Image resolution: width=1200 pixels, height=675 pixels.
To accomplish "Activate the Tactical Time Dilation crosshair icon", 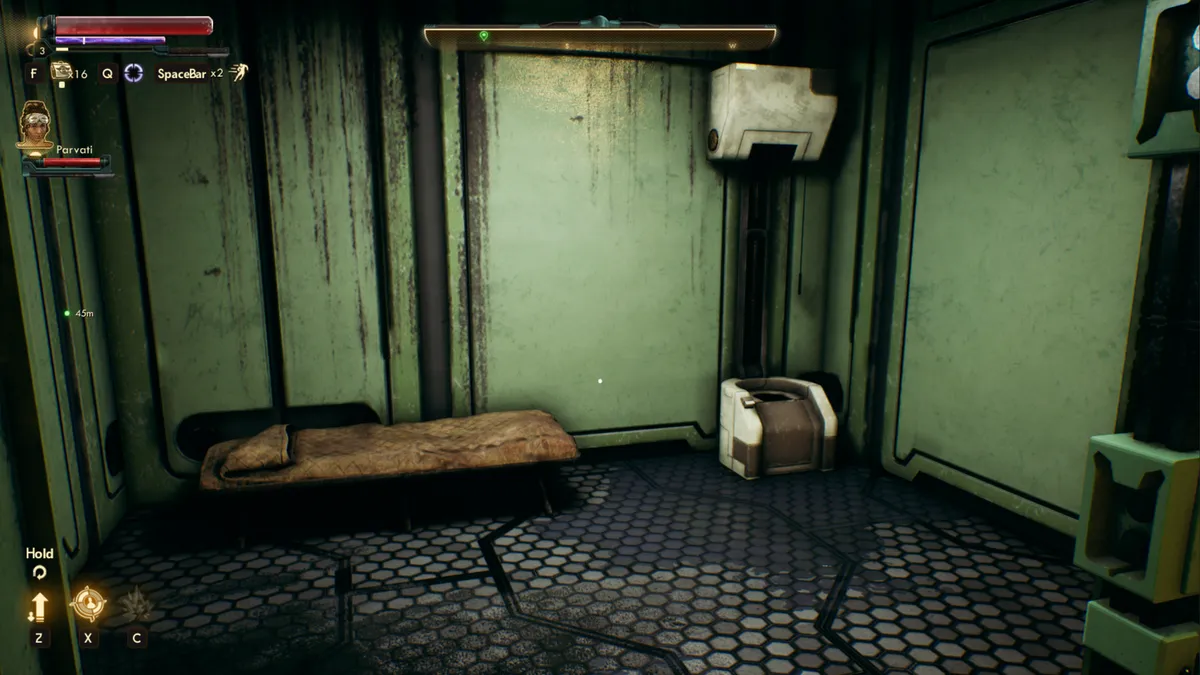I will pyautogui.click(x=133, y=73).
